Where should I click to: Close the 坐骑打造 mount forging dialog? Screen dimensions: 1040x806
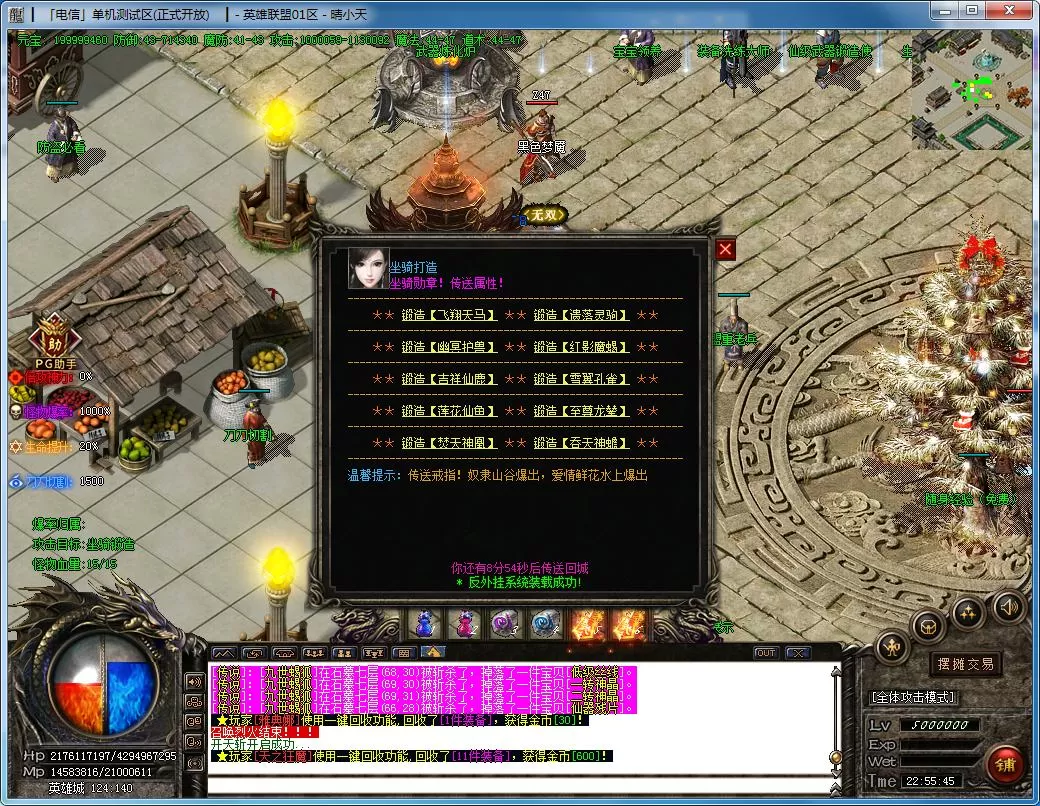[x=726, y=249]
